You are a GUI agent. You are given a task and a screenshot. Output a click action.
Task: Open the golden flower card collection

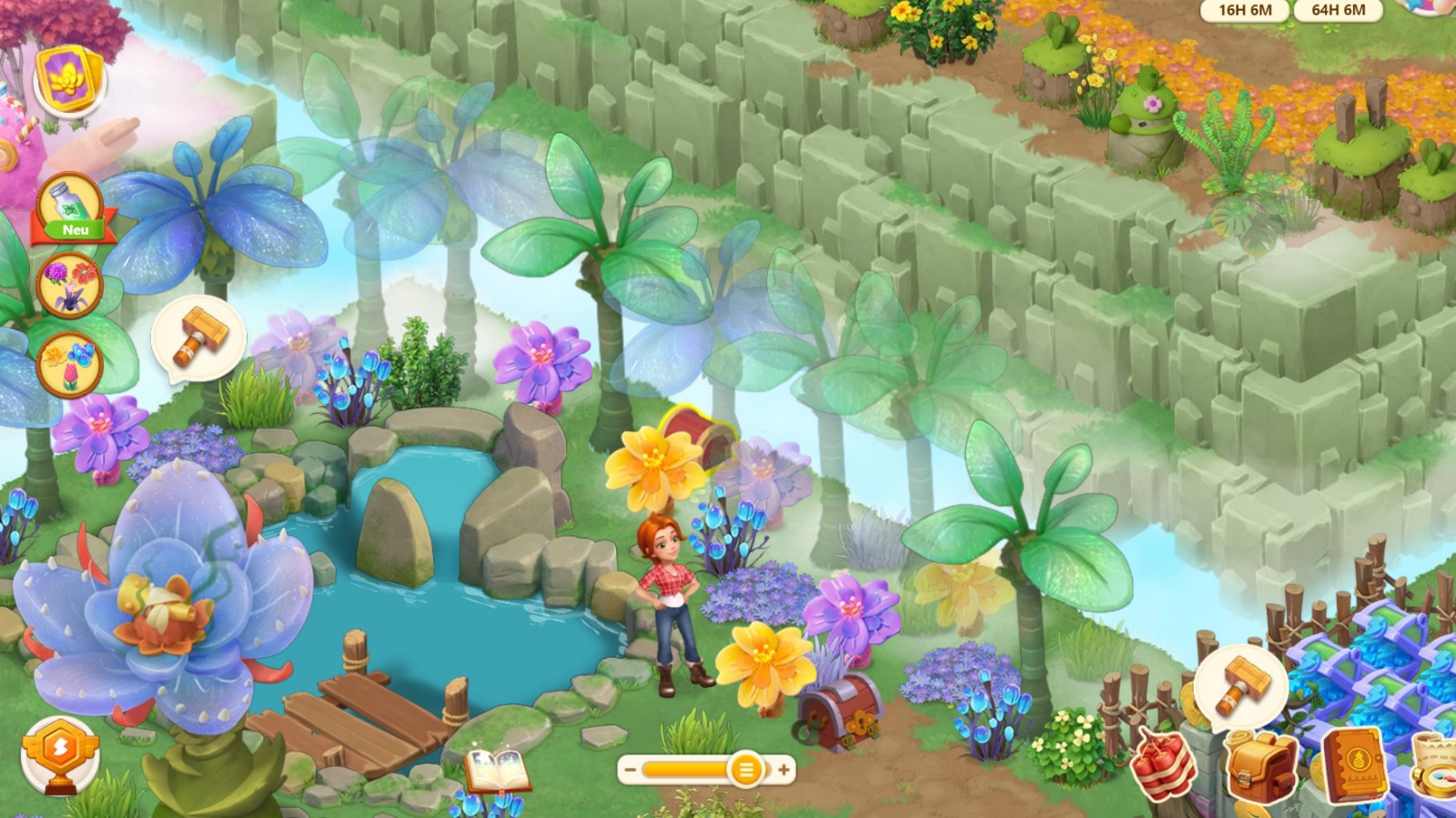(69, 79)
